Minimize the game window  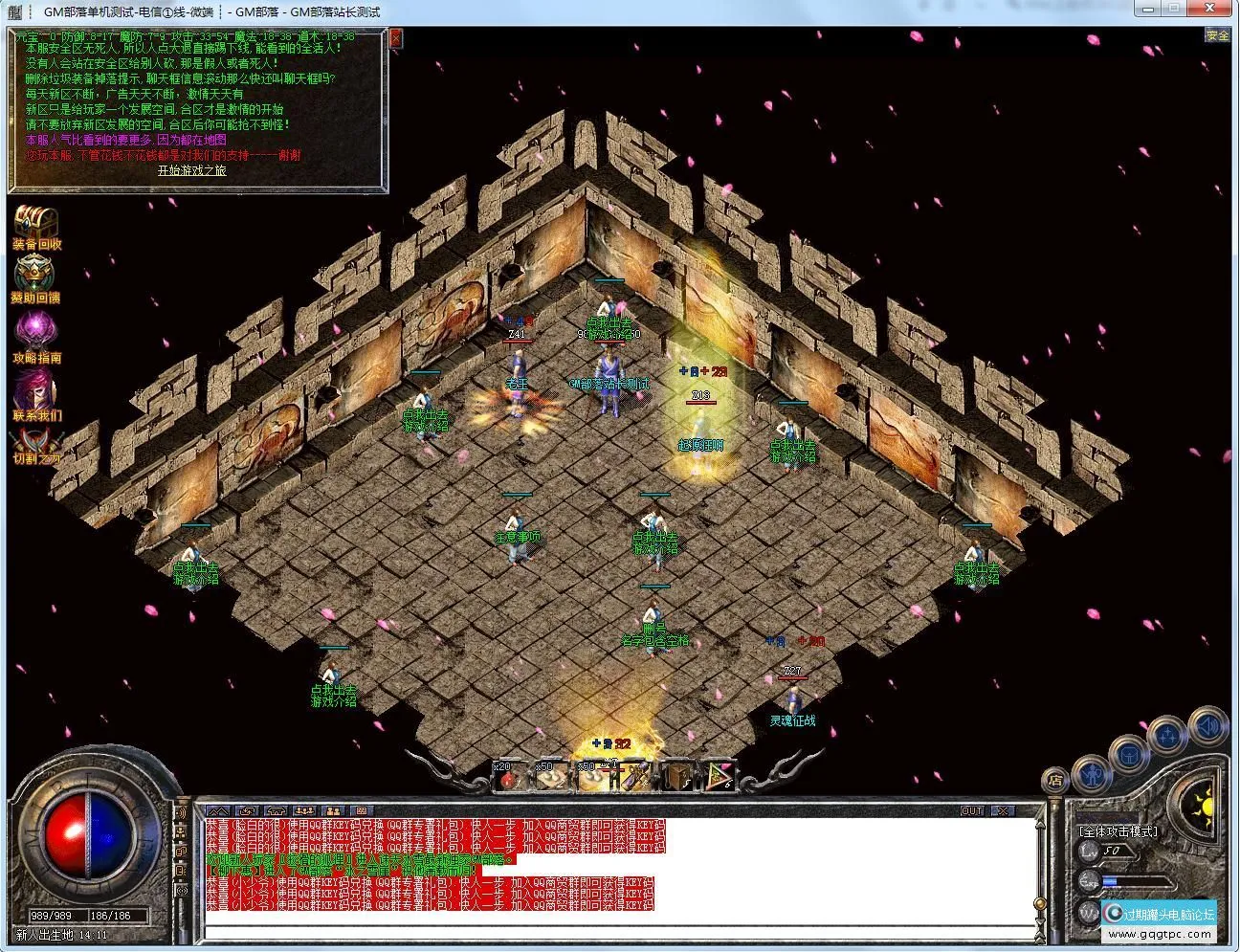[1147, 10]
